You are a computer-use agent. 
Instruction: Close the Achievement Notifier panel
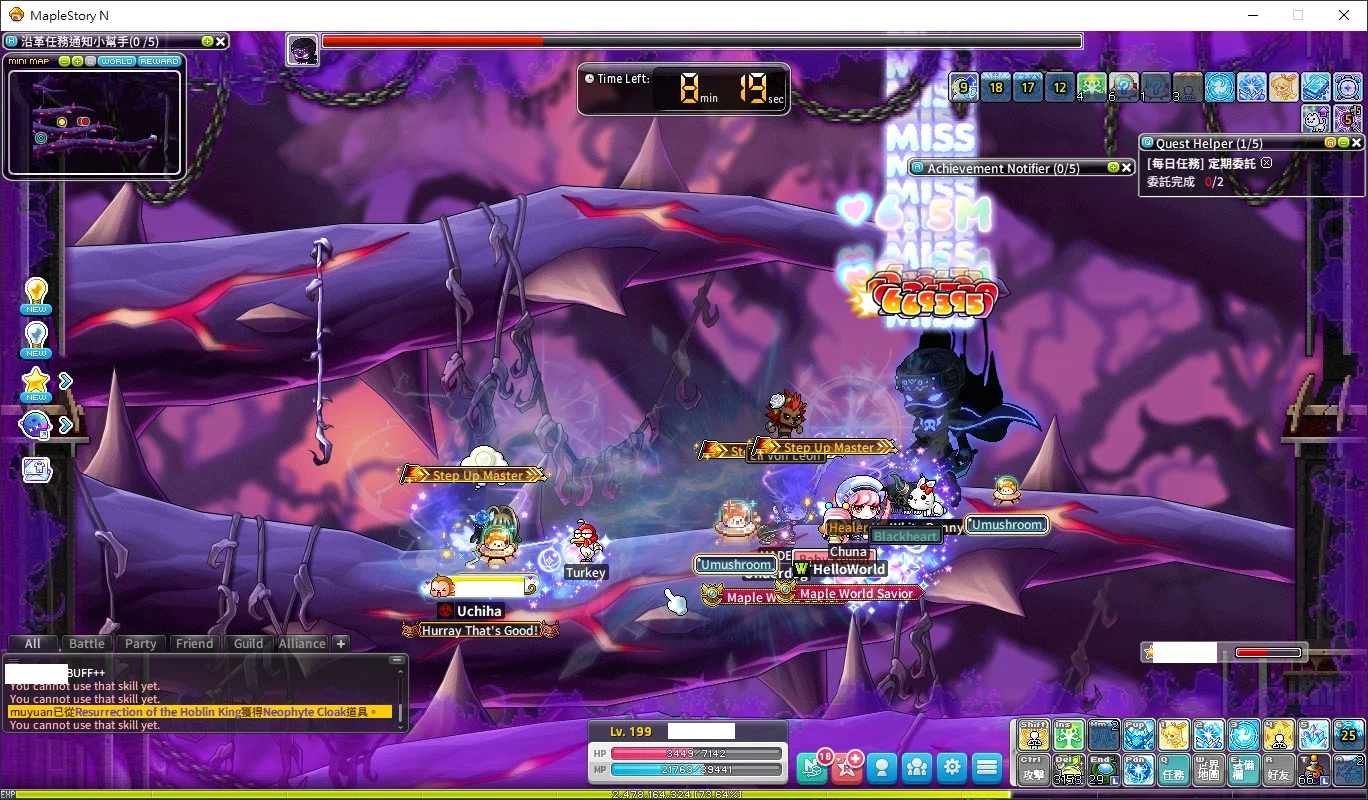[x=1126, y=168]
